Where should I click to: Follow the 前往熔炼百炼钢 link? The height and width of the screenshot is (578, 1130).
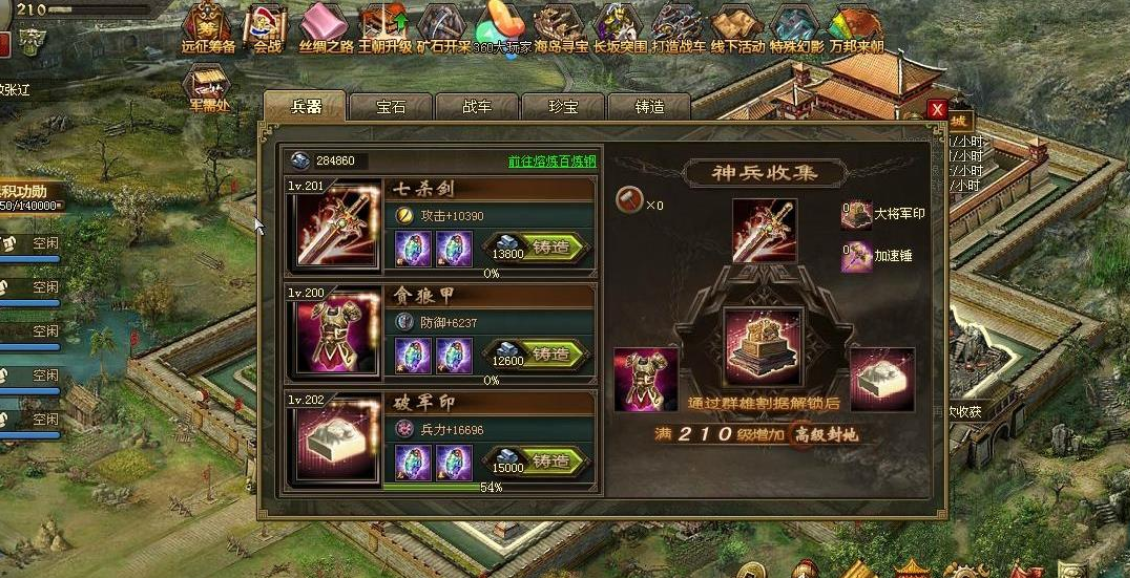[551, 161]
